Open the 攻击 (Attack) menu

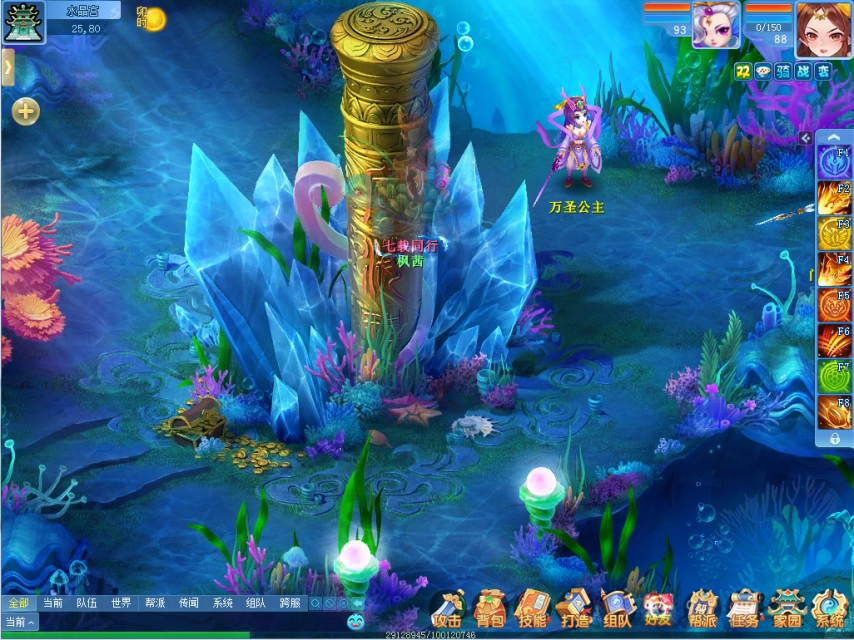tap(447, 608)
